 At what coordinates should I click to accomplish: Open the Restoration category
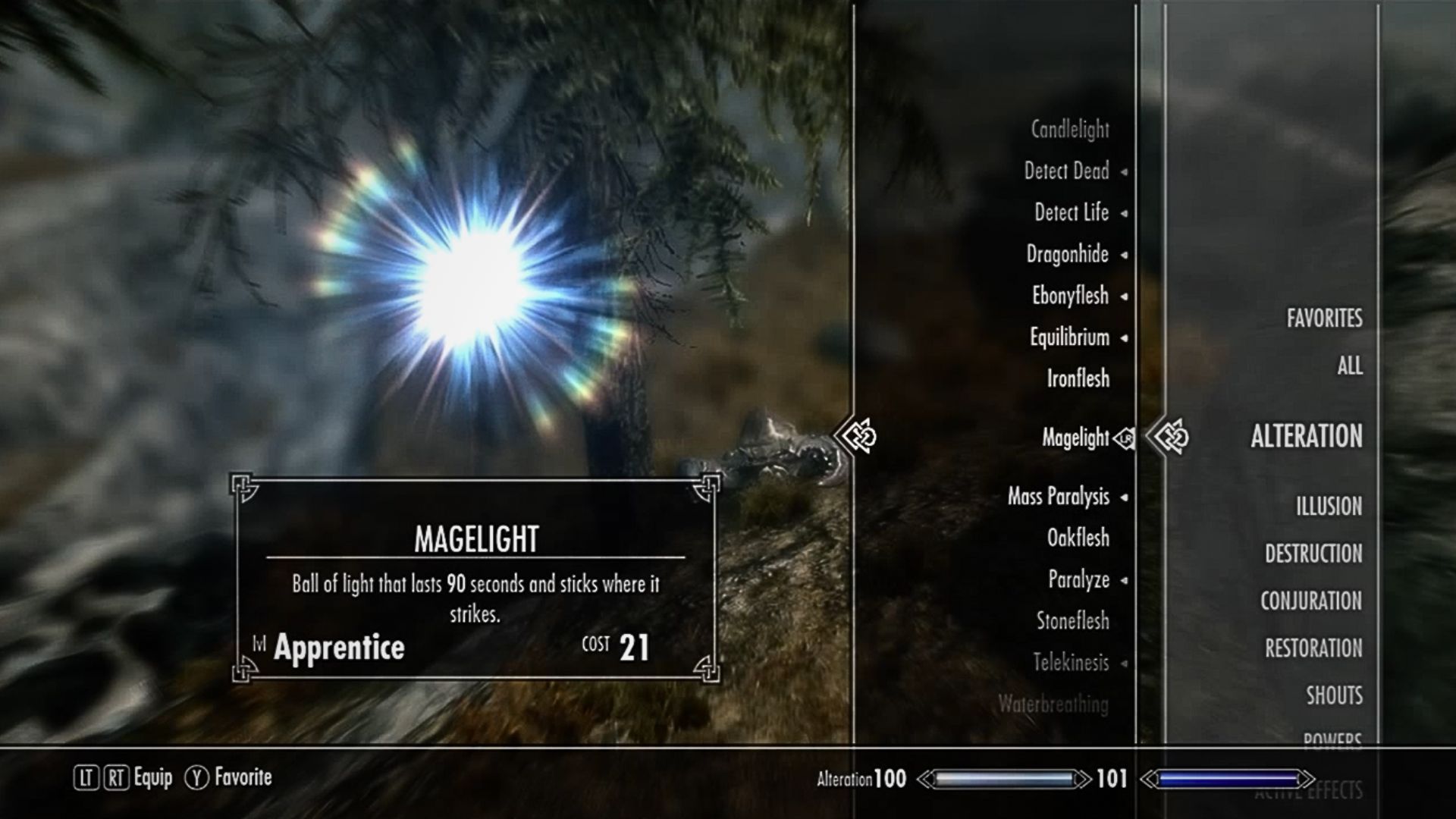click(1313, 649)
